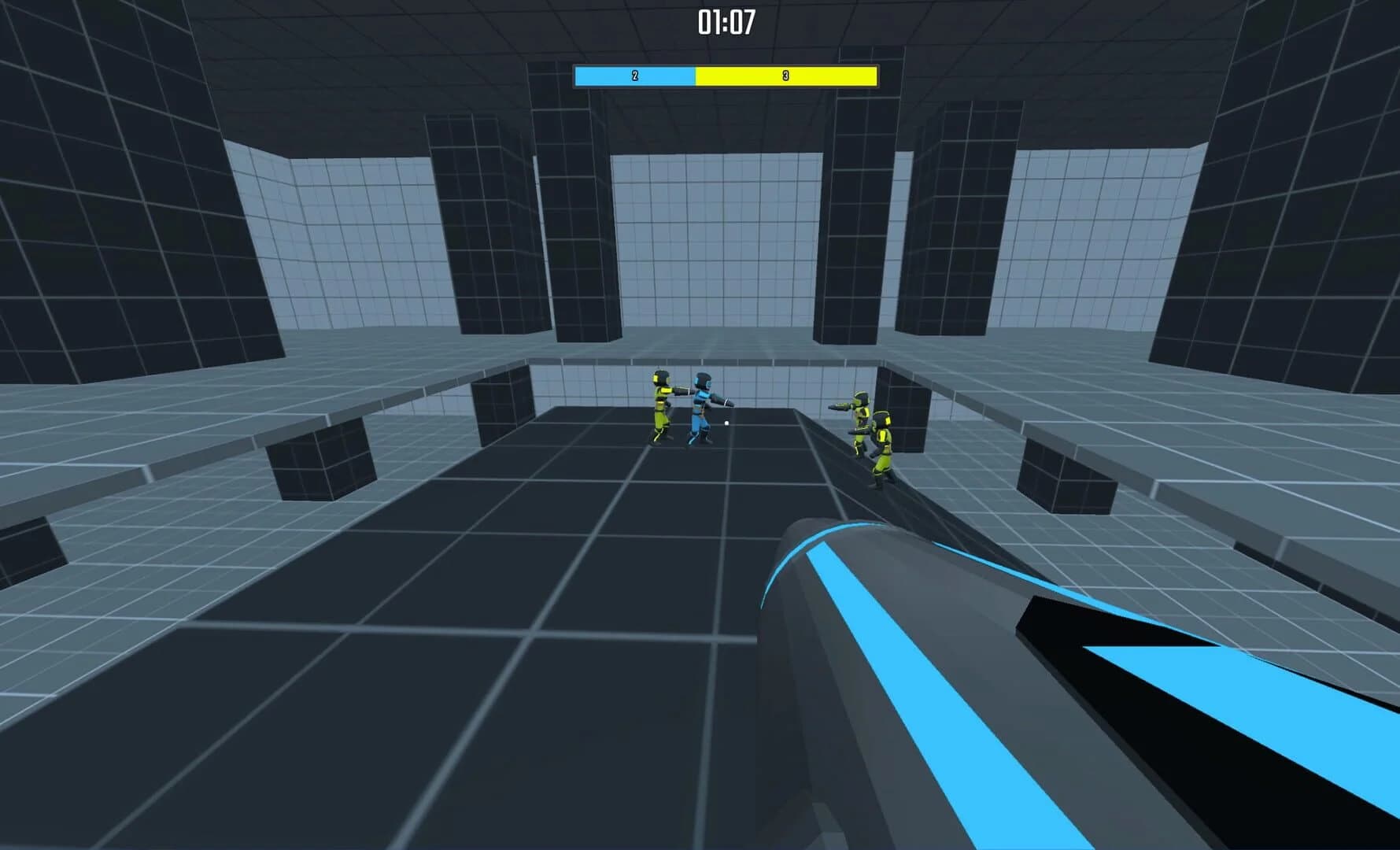Click the boundary between blue and yellow scores
The height and width of the screenshot is (850, 1400).
pos(696,76)
